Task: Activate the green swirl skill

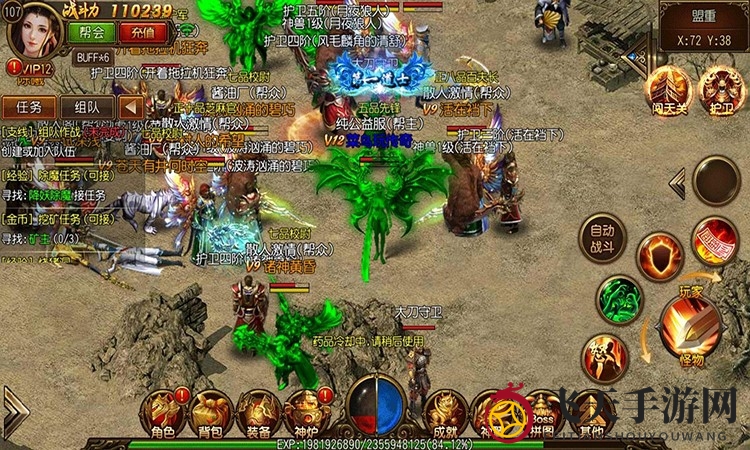Action: pyautogui.click(x=619, y=297)
